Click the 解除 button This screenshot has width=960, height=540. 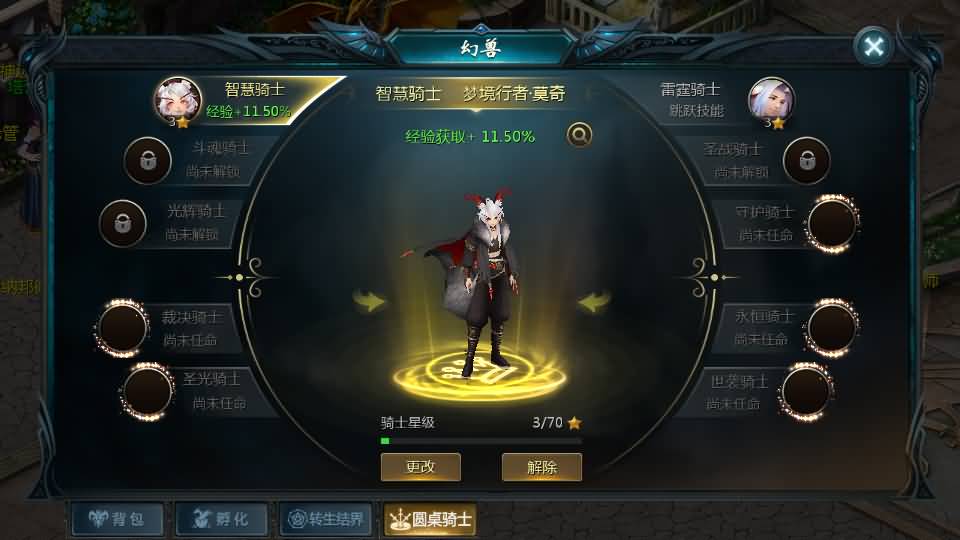[541, 467]
